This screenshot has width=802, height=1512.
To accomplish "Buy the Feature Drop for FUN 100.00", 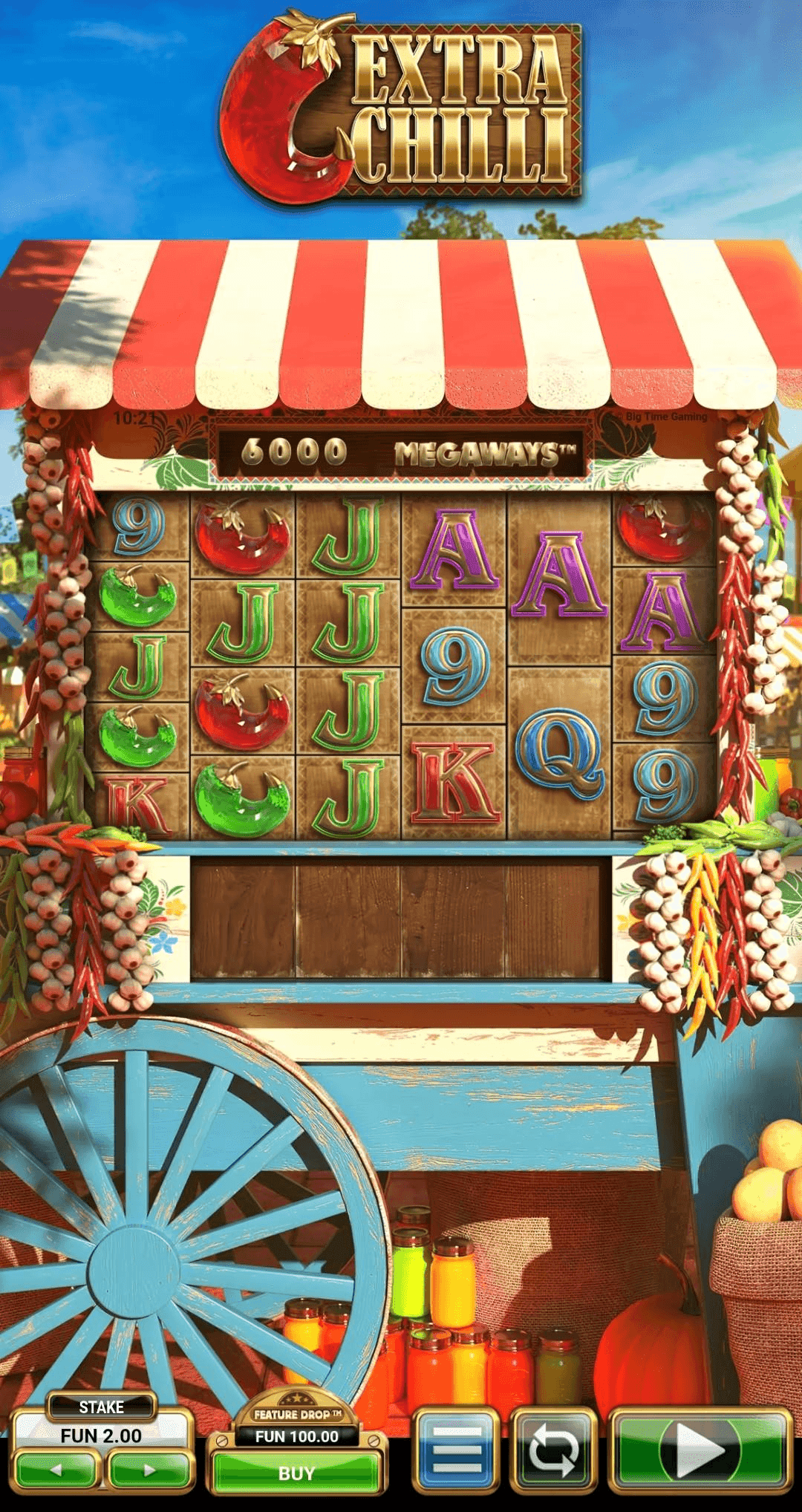I will [296, 1473].
